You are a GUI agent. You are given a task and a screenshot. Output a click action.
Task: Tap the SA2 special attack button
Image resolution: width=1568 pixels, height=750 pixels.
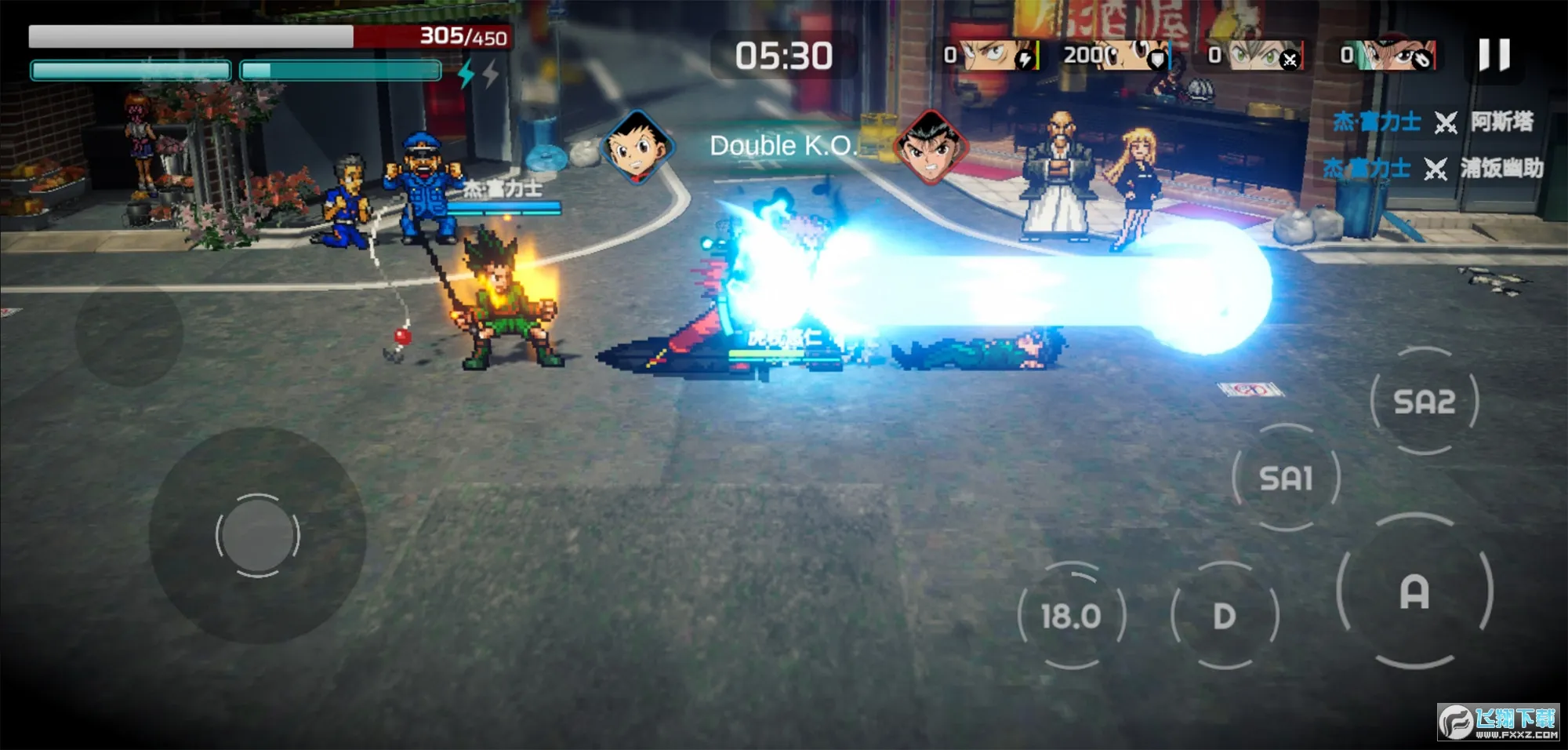(1425, 402)
